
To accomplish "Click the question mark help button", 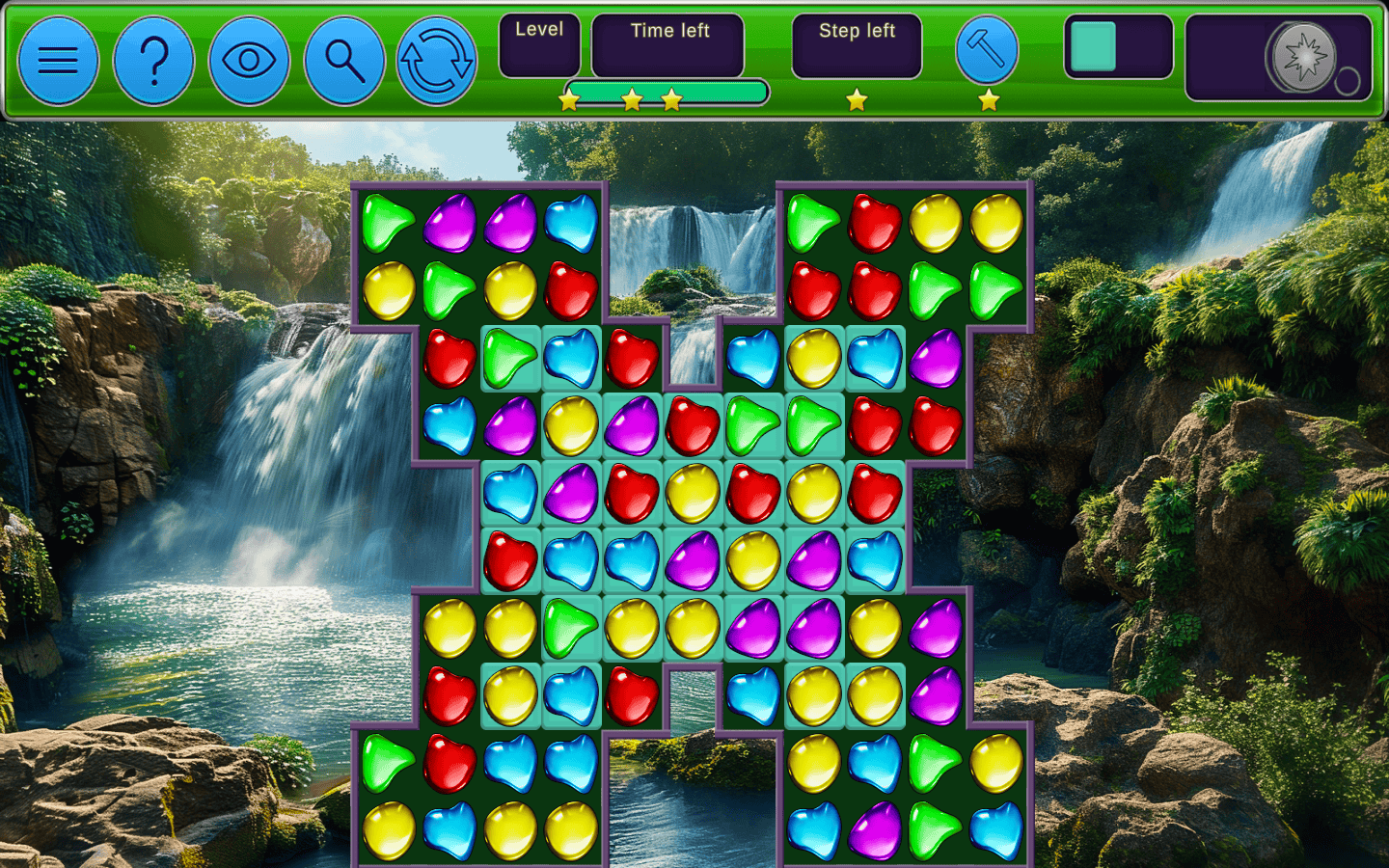I will point(153,61).
